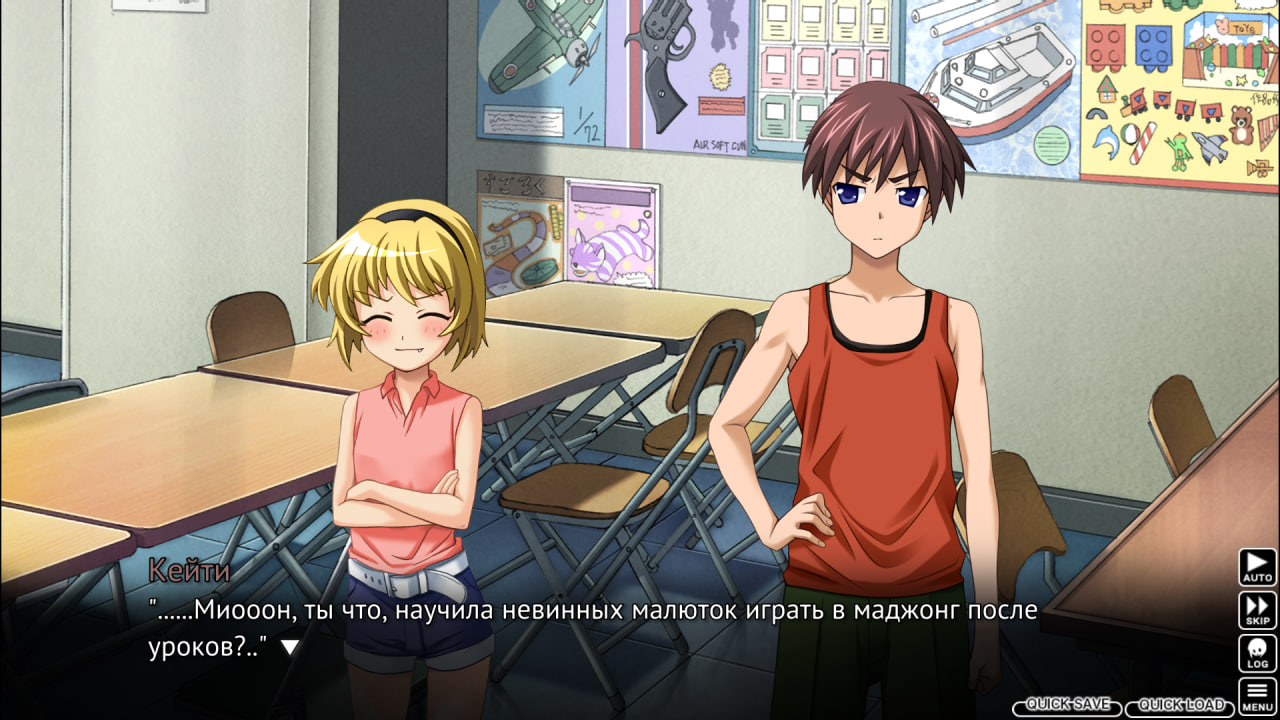The image size is (1280, 720).
Task: Enable Auto text advance mode
Action: coord(1257,566)
